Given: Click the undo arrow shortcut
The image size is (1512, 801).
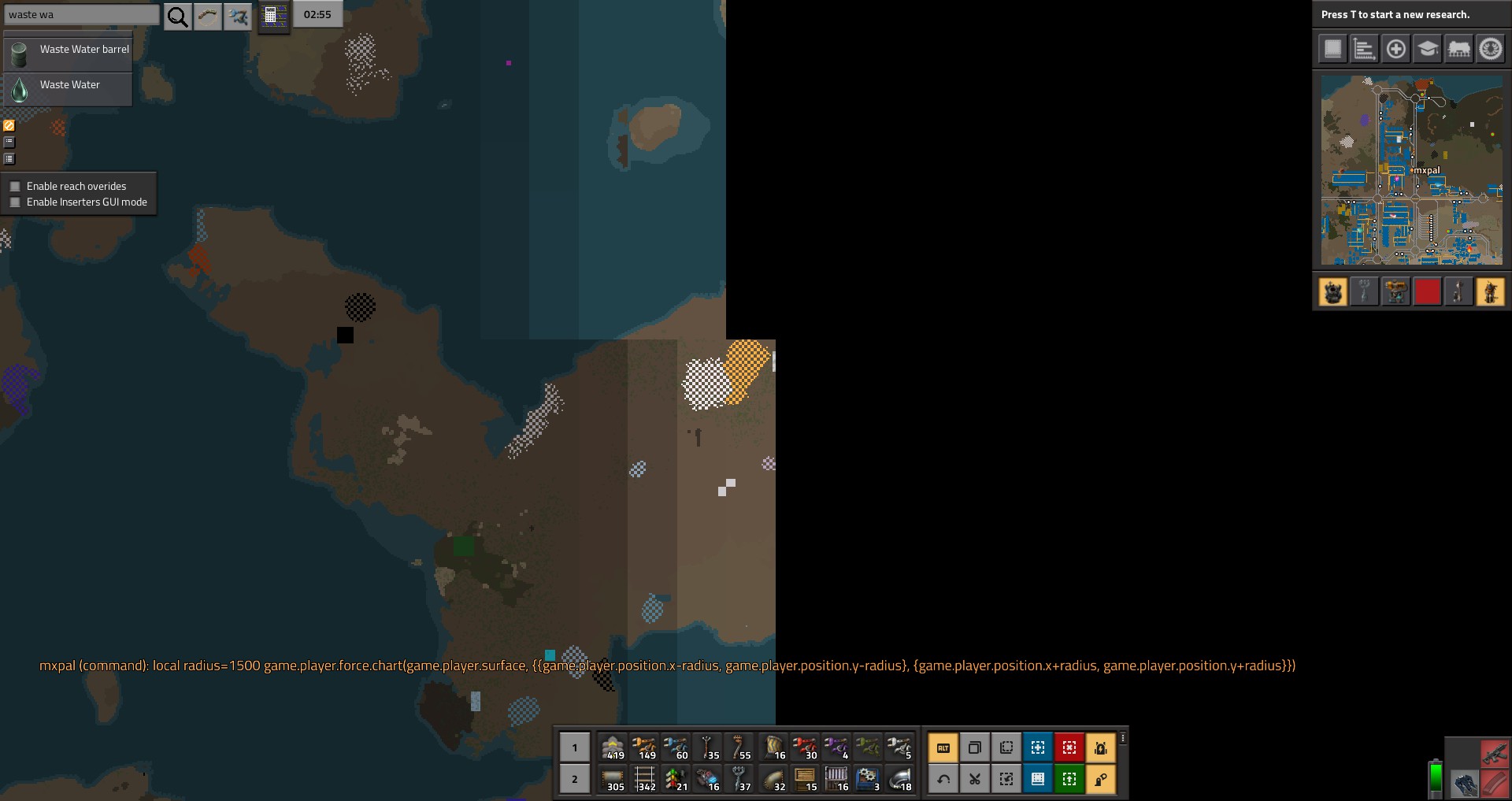Looking at the screenshot, I should tap(943, 779).
